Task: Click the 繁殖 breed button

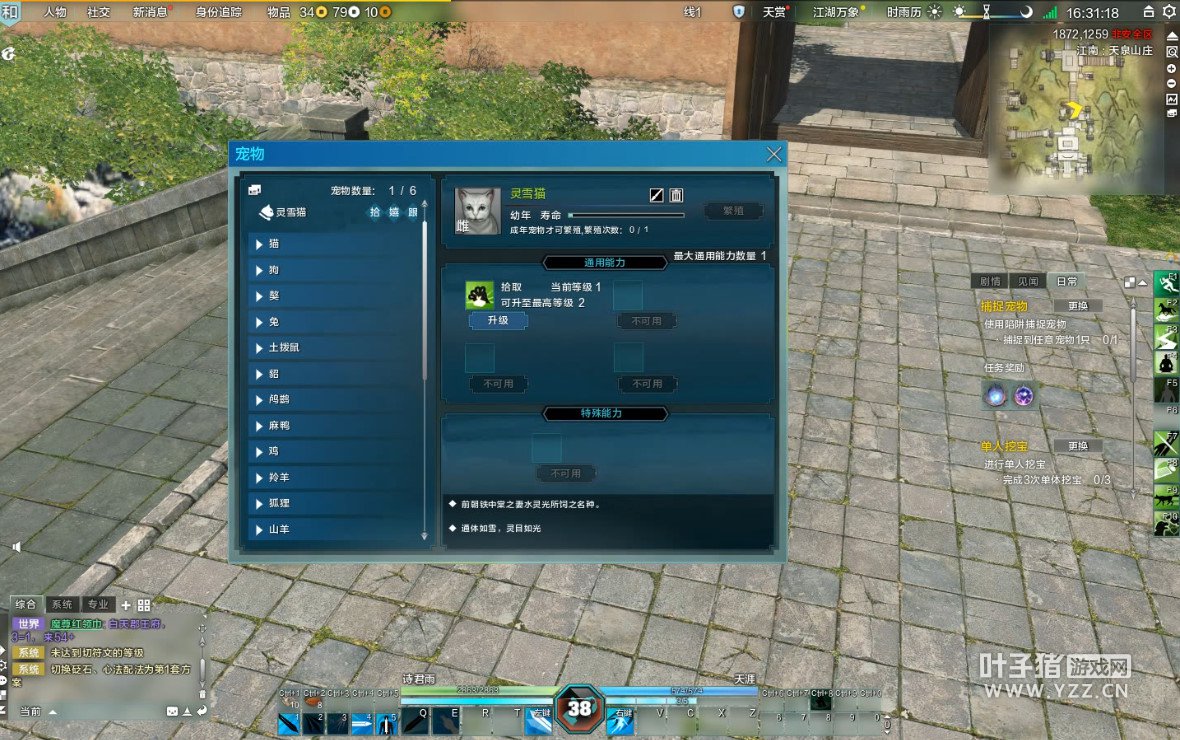Action: pyautogui.click(x=733, y=211)
